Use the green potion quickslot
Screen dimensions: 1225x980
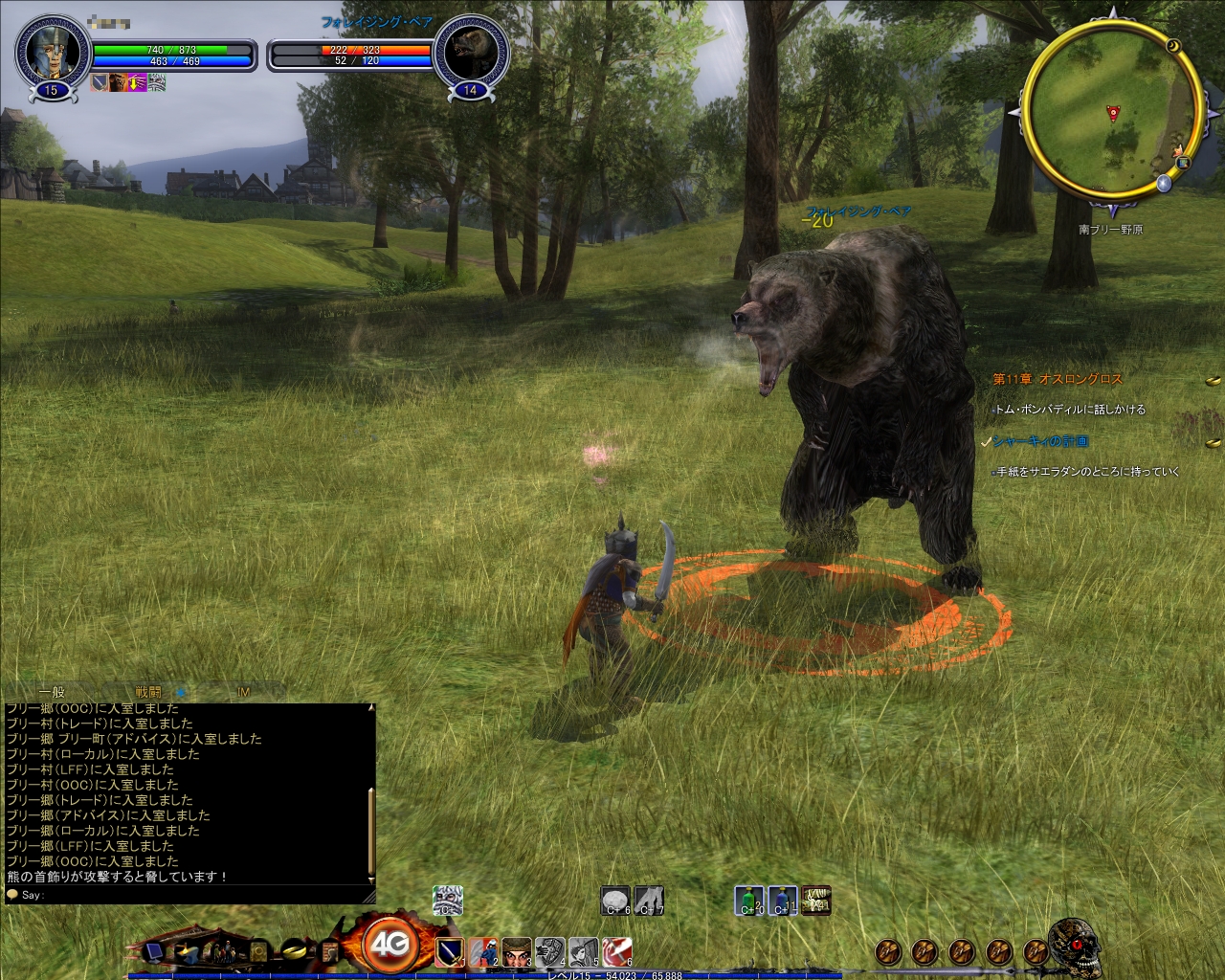tap(749, 901)
